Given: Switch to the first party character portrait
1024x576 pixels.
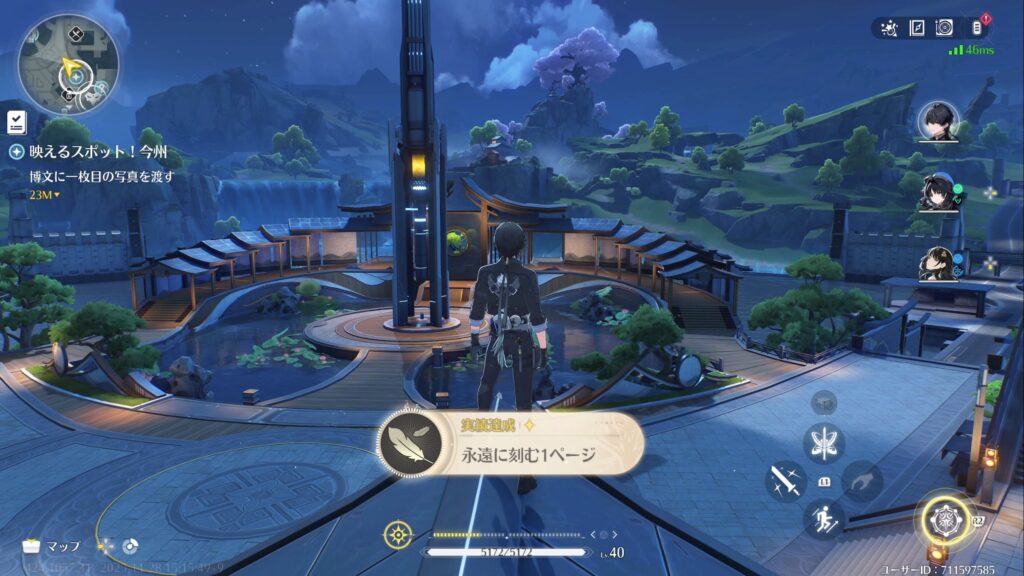Looking at the screenshot, I should 937,123.
